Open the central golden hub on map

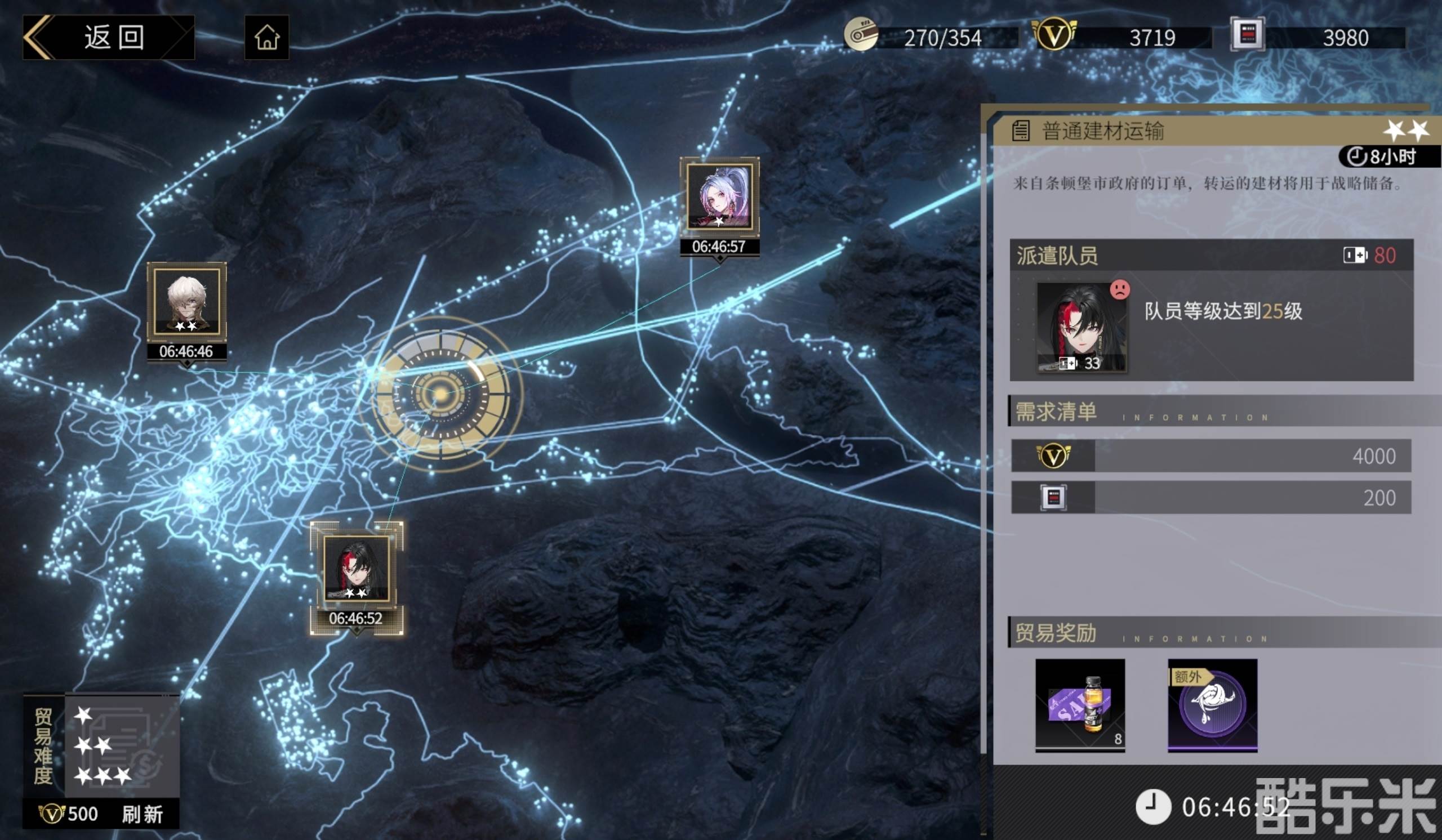tap(441, 394)
